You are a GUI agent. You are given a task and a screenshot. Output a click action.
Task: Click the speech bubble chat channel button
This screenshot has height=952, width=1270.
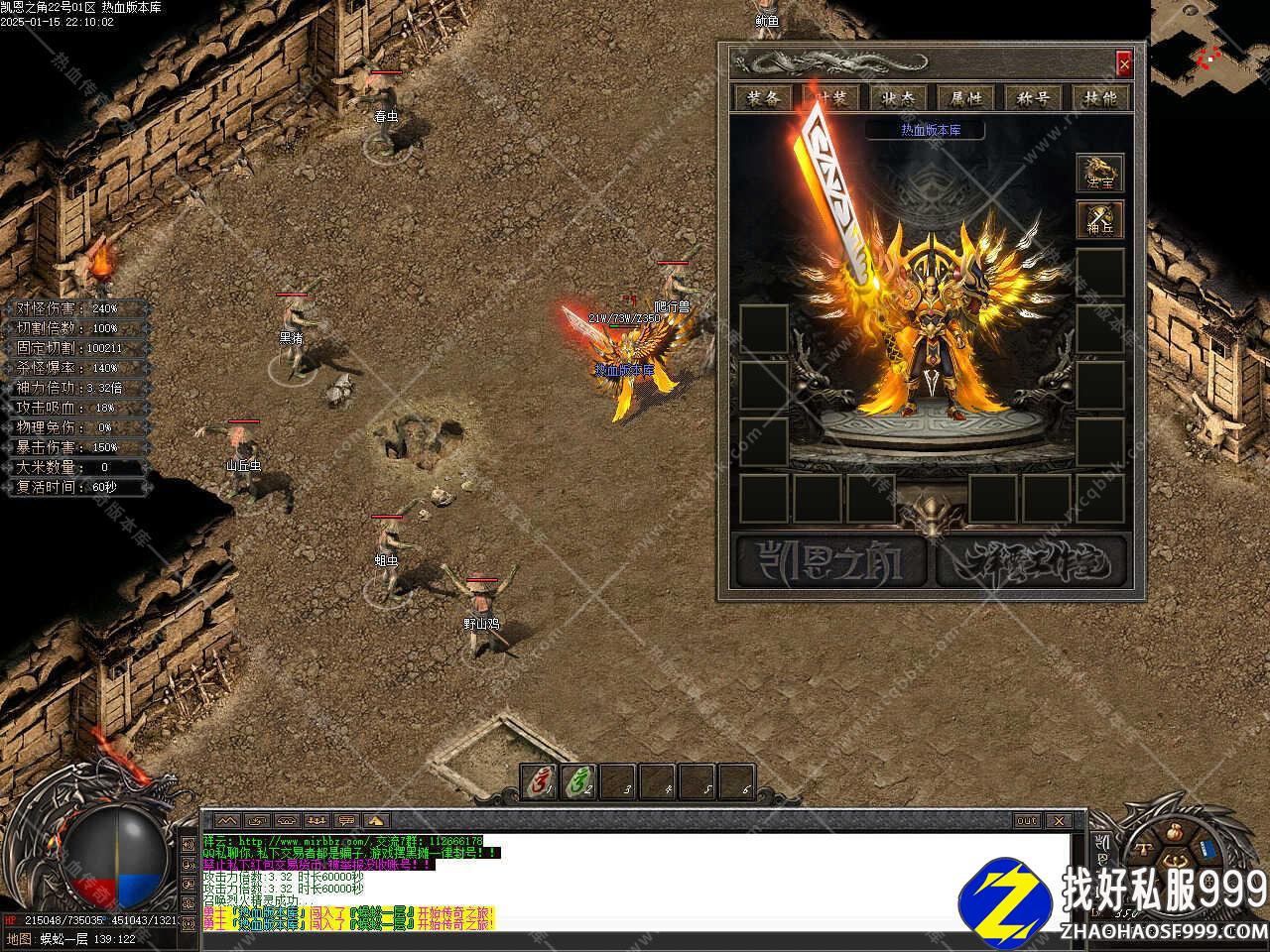tap(346, 821)
